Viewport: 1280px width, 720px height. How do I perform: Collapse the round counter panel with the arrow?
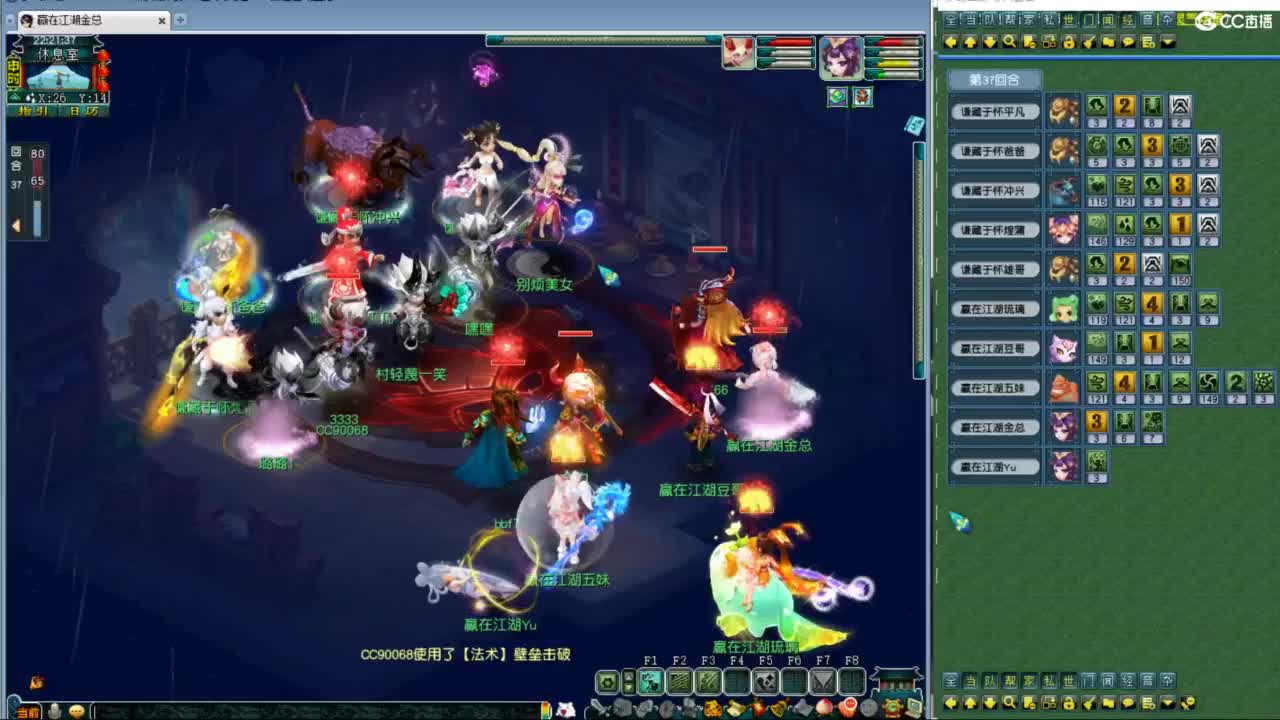pos(16,224)
